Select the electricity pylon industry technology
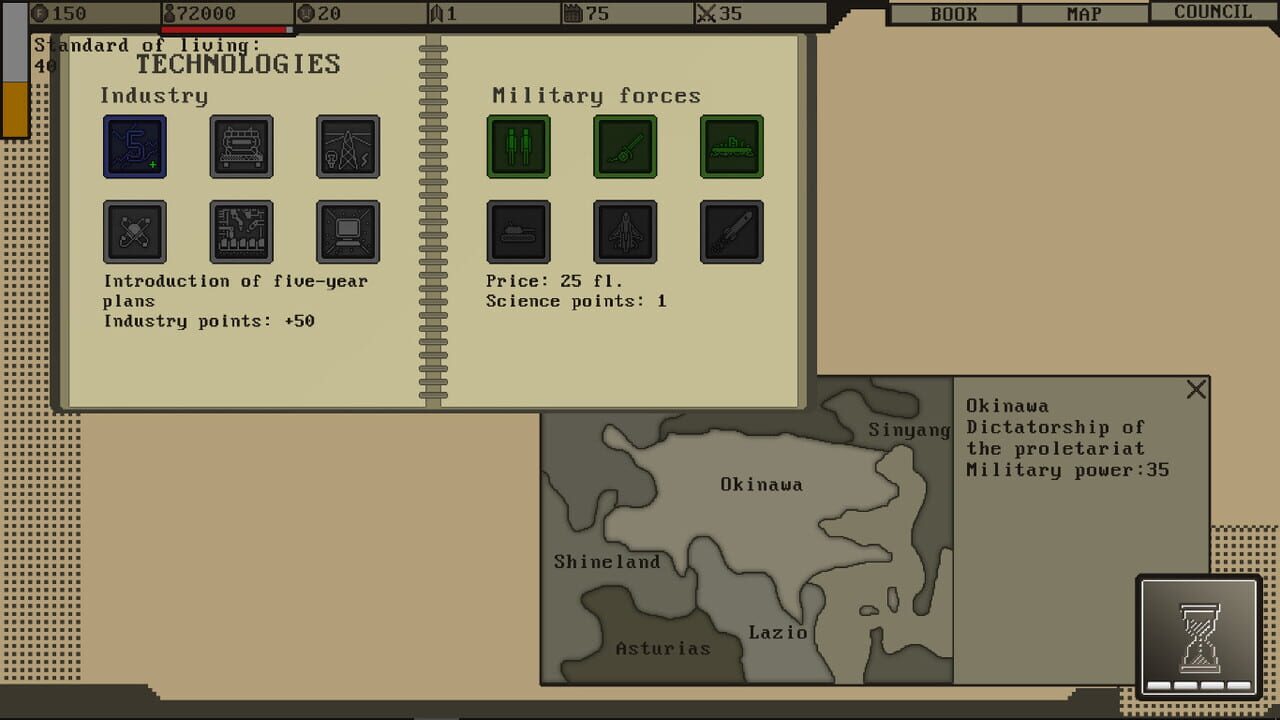The image size is (1280, 720). point(347,146)
